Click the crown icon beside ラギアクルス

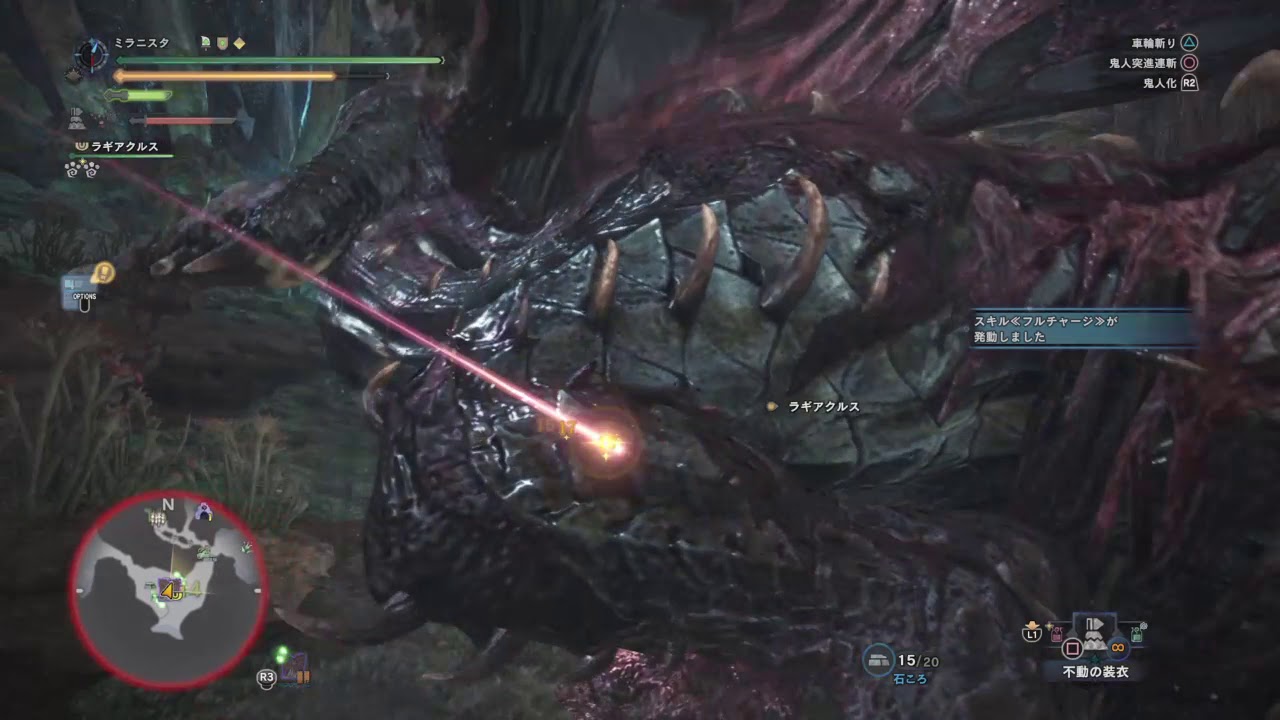coord(82,146)
